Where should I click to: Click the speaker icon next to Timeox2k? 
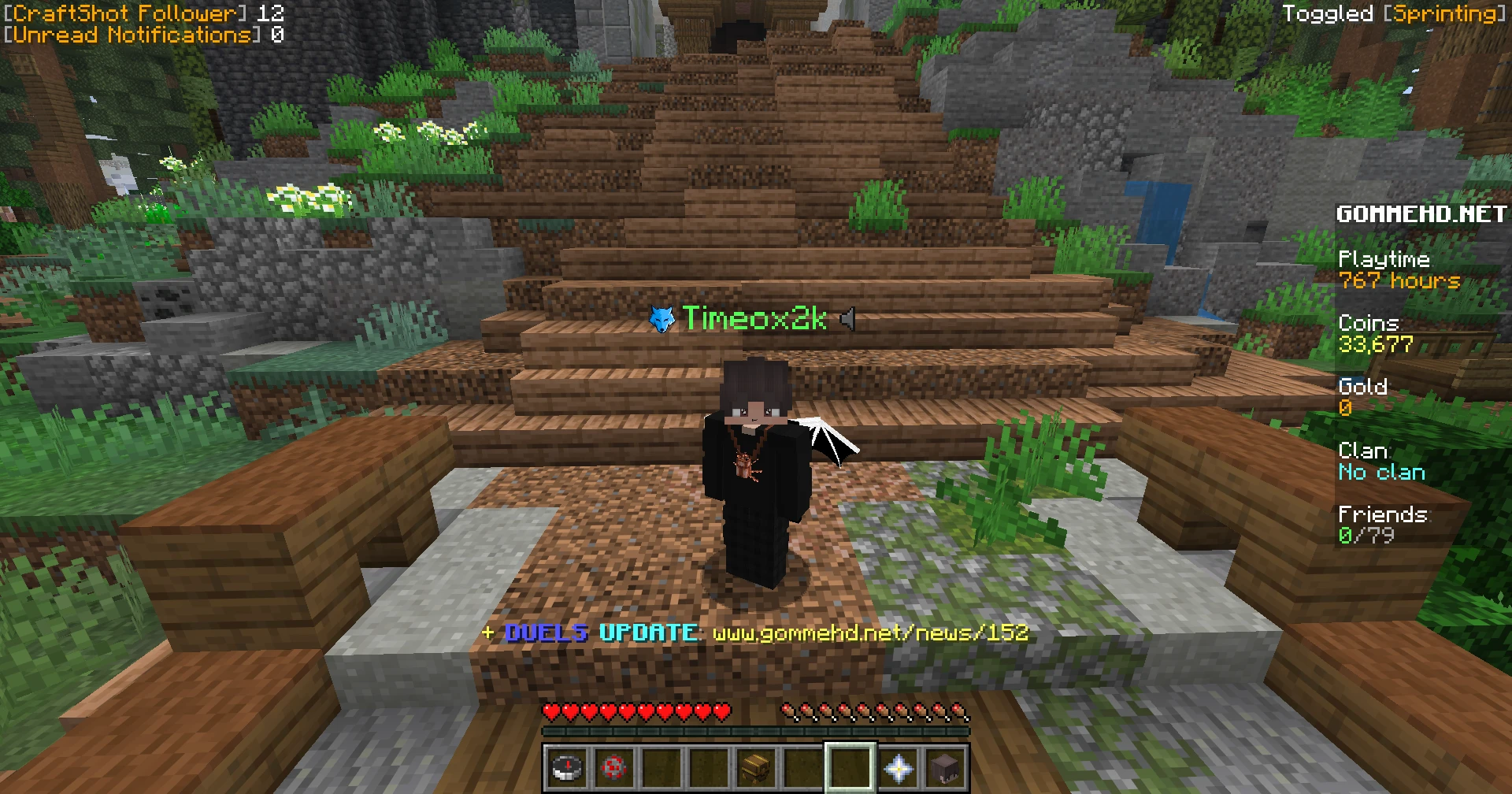[848, 321]
